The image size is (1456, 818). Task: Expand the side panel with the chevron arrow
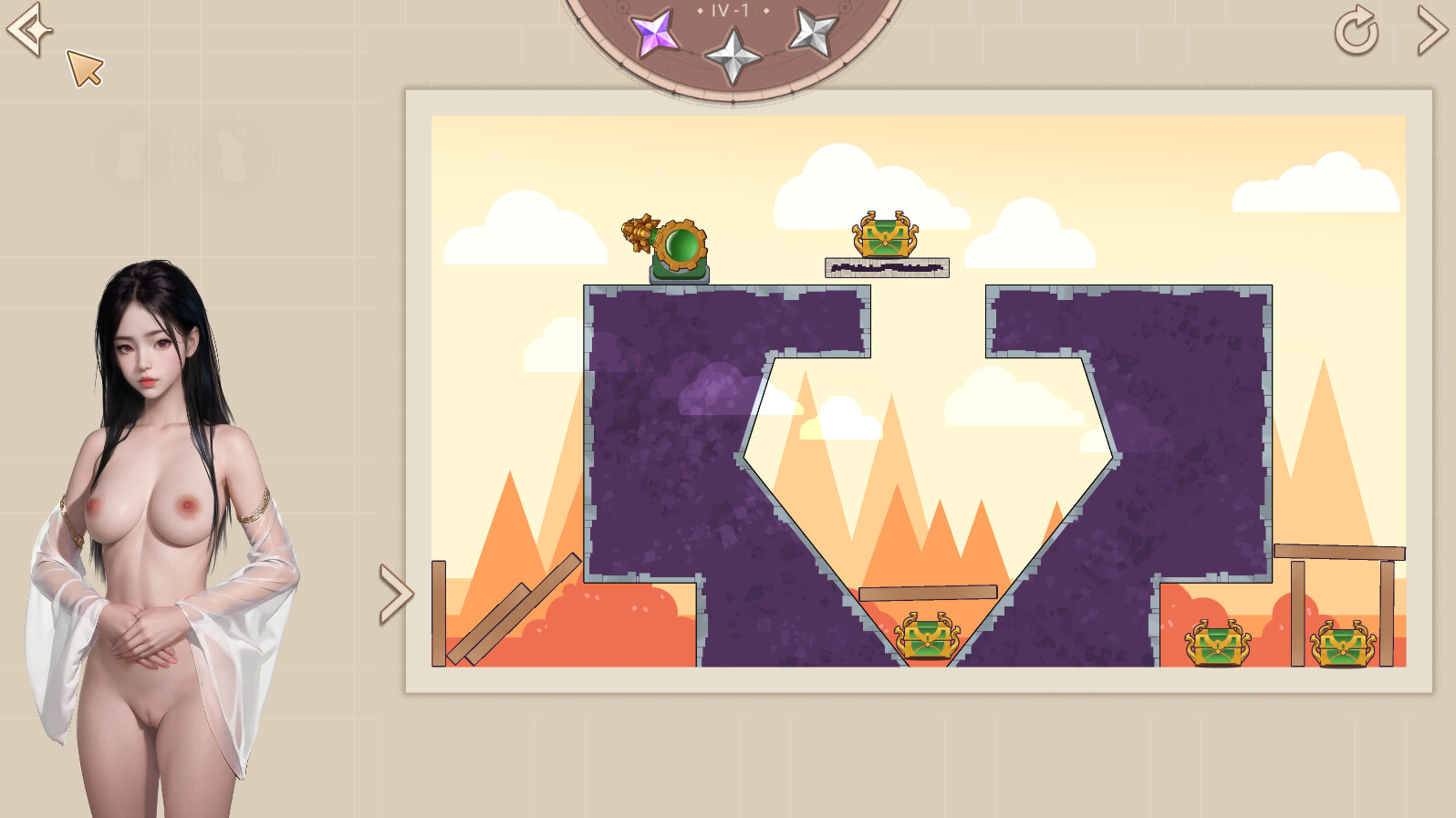click(395, 591)
